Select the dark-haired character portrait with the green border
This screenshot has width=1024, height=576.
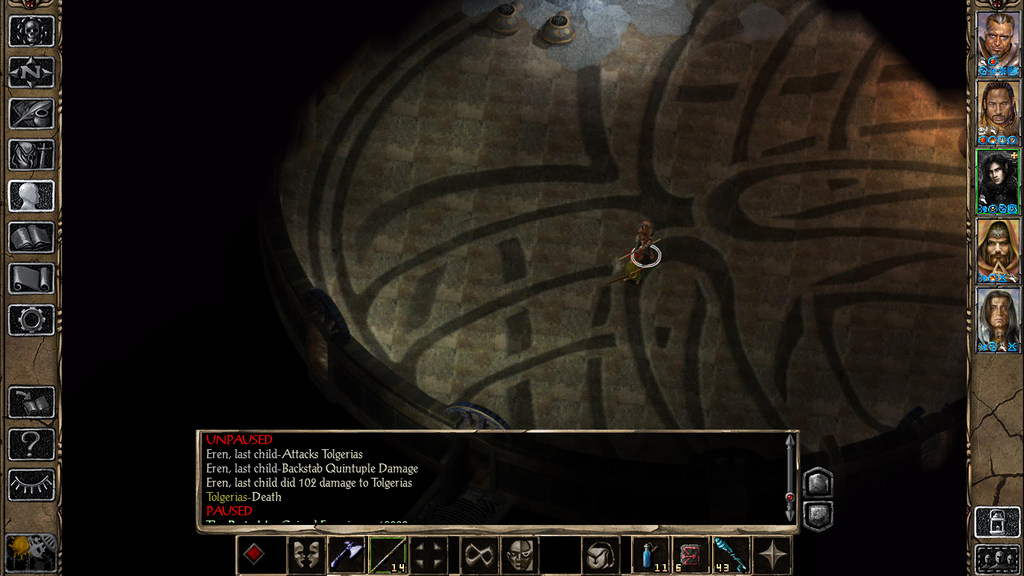click(x=998, y=182)
